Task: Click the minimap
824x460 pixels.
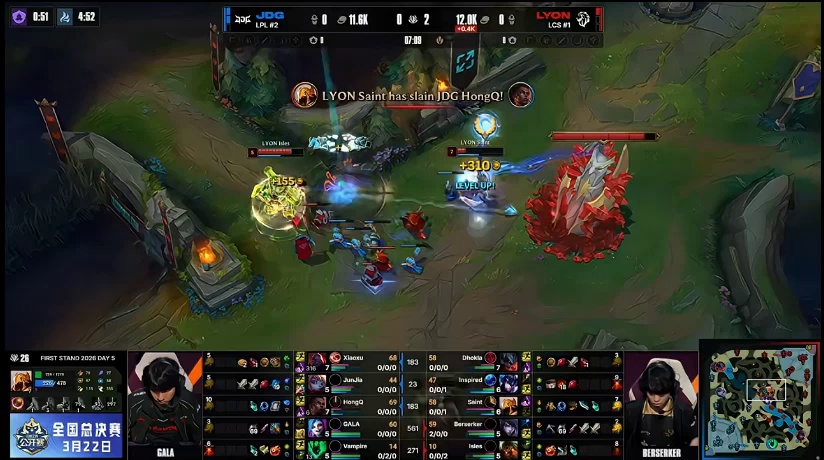Action: pyautogui.click(x=762, y=397)
